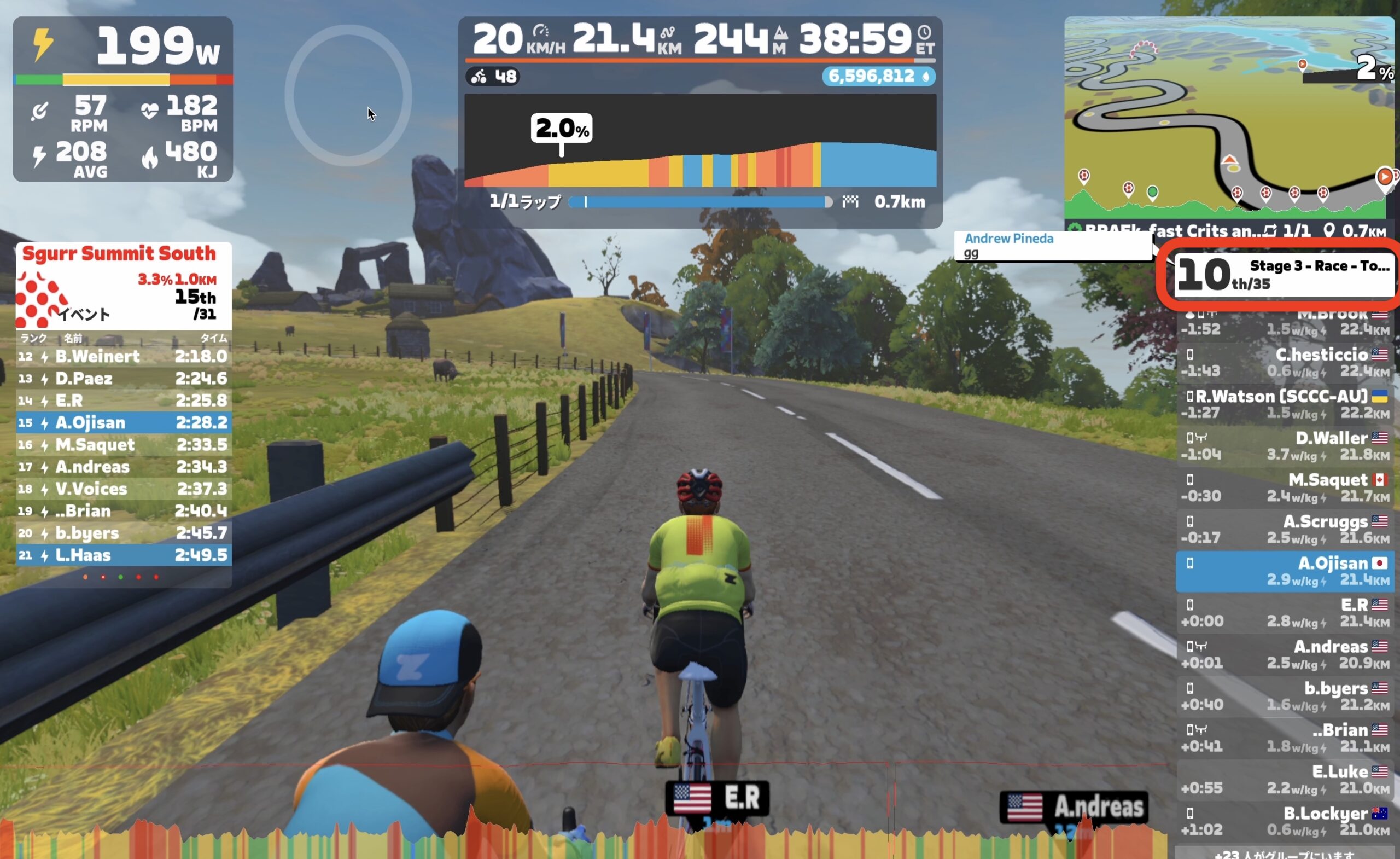Open Andrew Pineda's chat message
1400x859 pixels.
click(1052, 246)
